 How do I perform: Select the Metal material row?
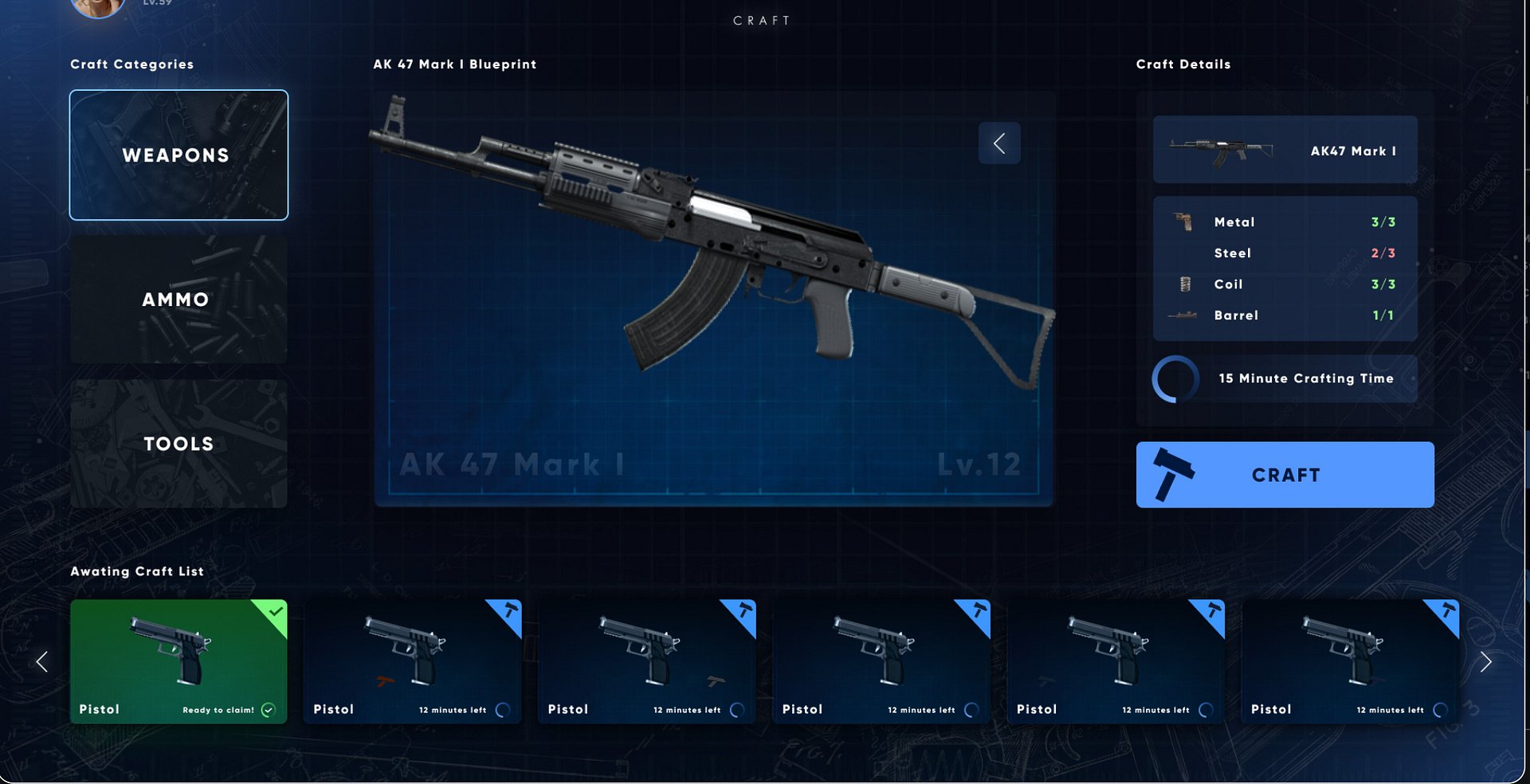[1285, 222]
